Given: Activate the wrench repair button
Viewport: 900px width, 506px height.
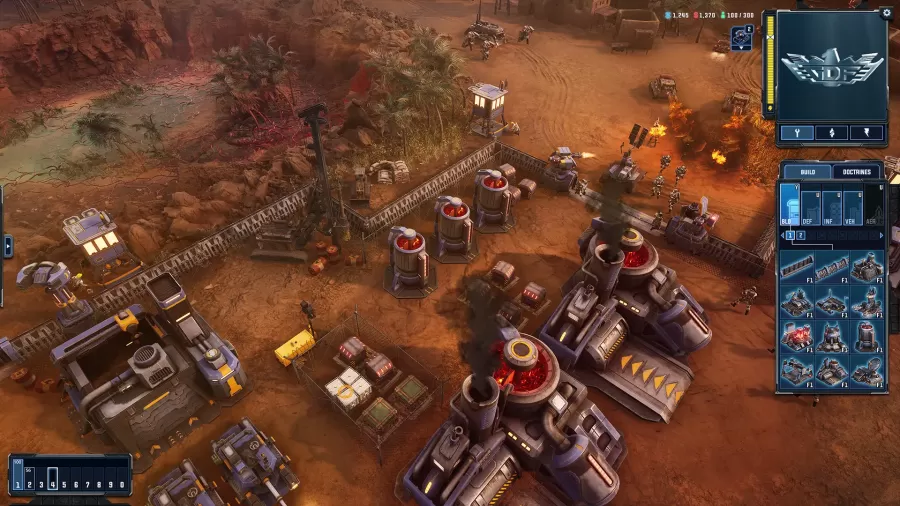Looking at the screenshot, I should [797, 133].
